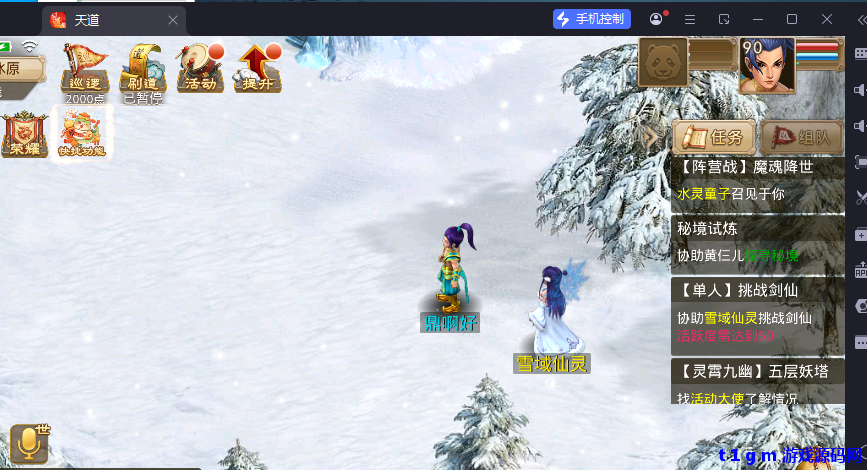
Task: Tap the world voice microphone button
Action: coord(29,444)
